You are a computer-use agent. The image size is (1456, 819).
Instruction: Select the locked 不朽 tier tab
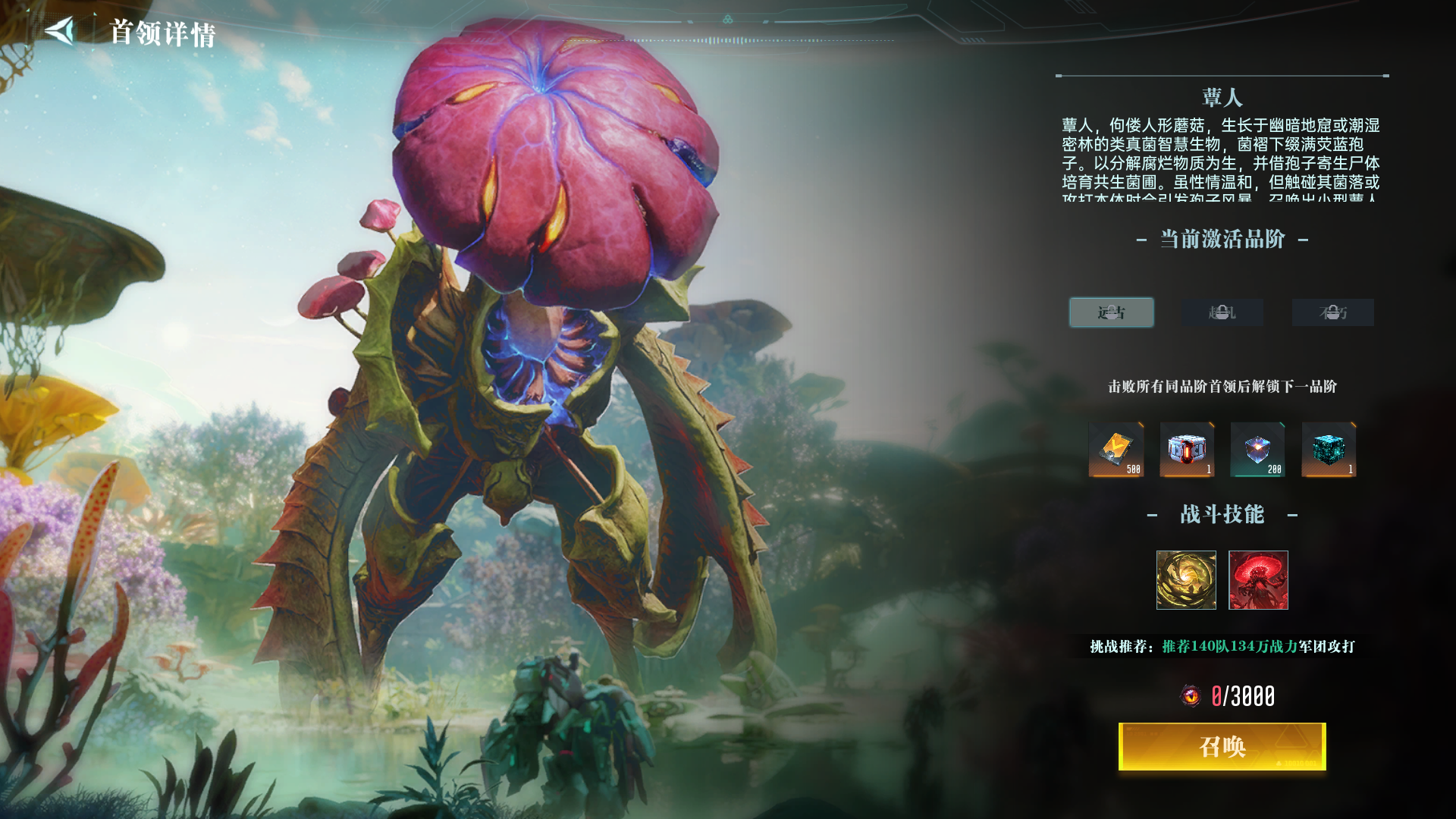click(x=1332, y=312)
